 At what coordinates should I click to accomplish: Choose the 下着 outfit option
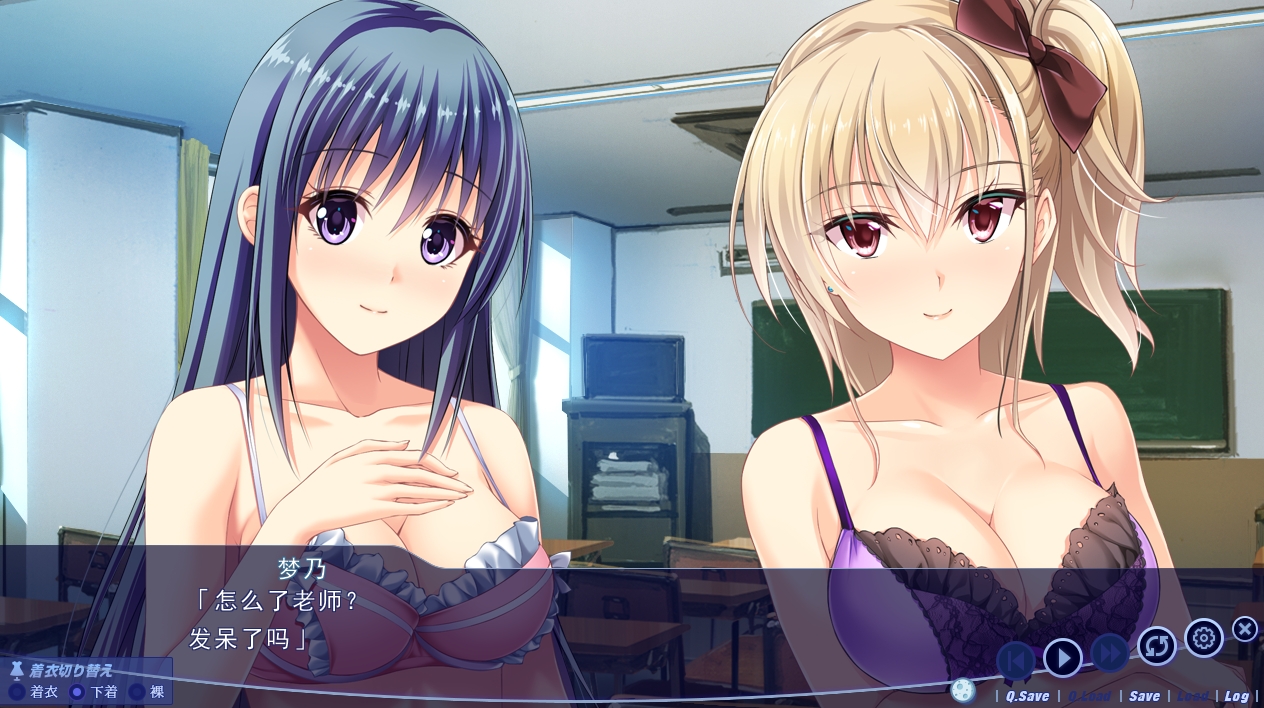coord(95,691)
